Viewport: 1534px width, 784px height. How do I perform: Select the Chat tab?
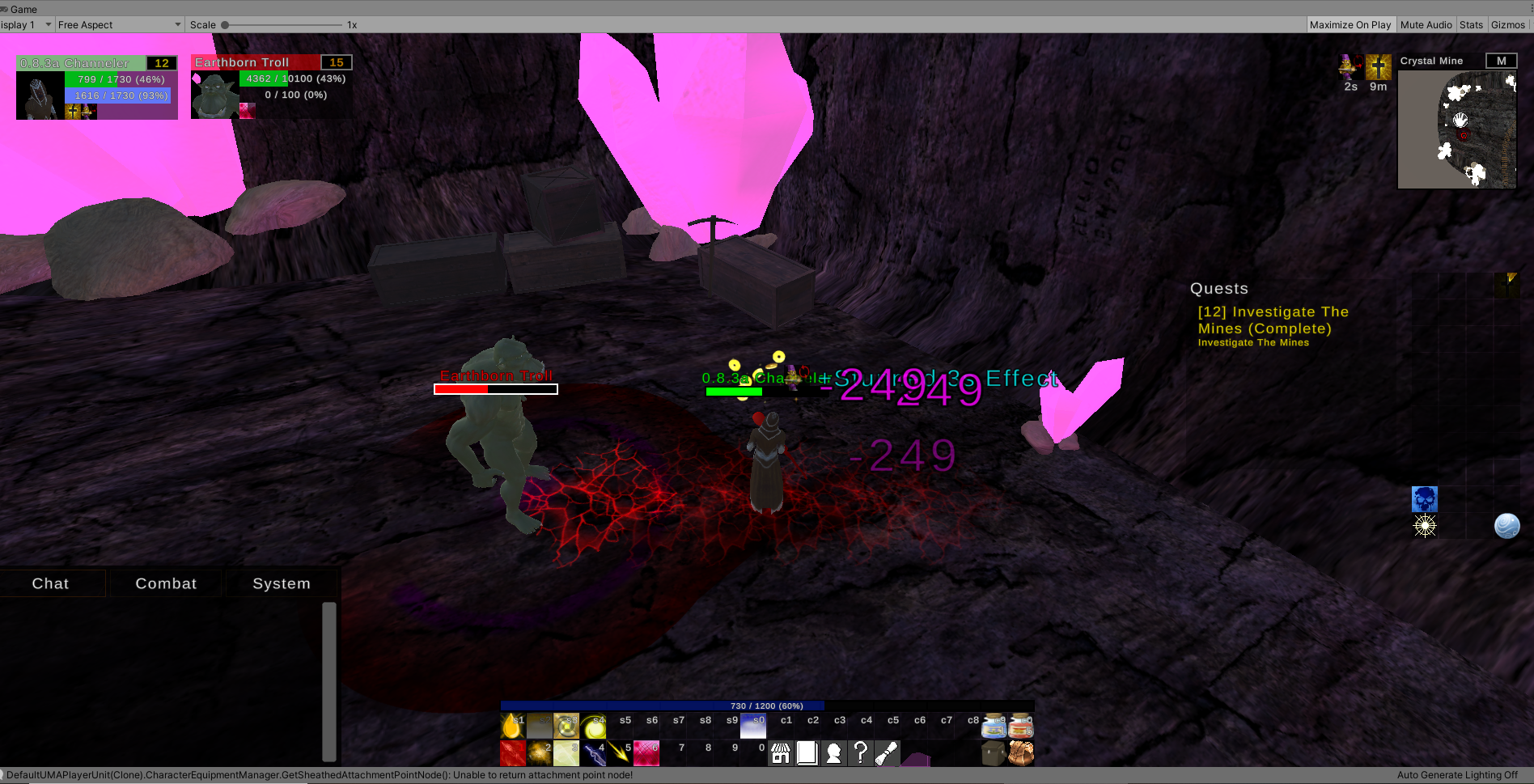(x=51, y=583)
